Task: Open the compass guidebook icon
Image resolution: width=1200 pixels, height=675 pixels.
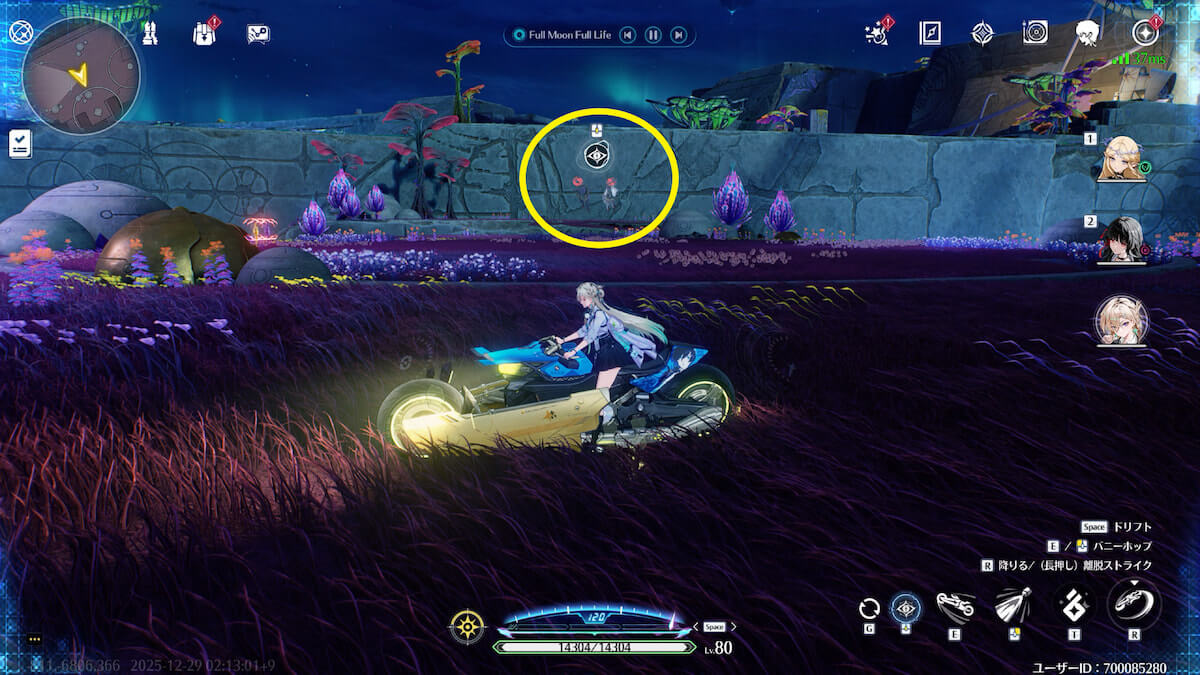Action: click(930, 33)
